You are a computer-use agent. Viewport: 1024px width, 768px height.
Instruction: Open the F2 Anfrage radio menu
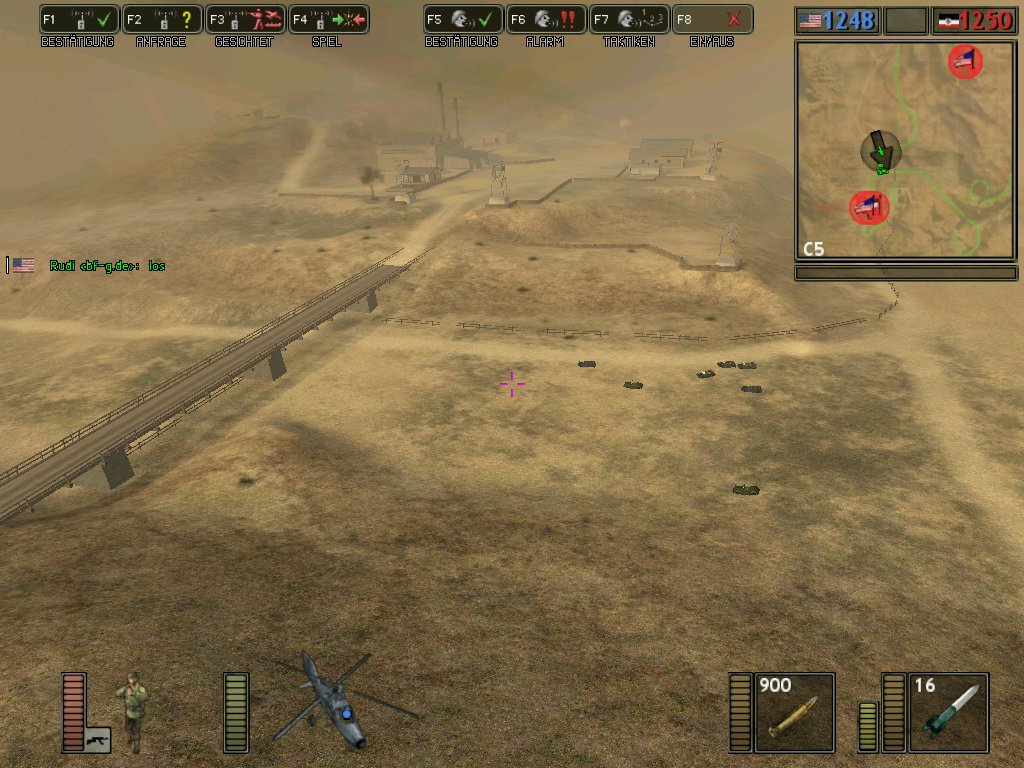pos(162,19)
